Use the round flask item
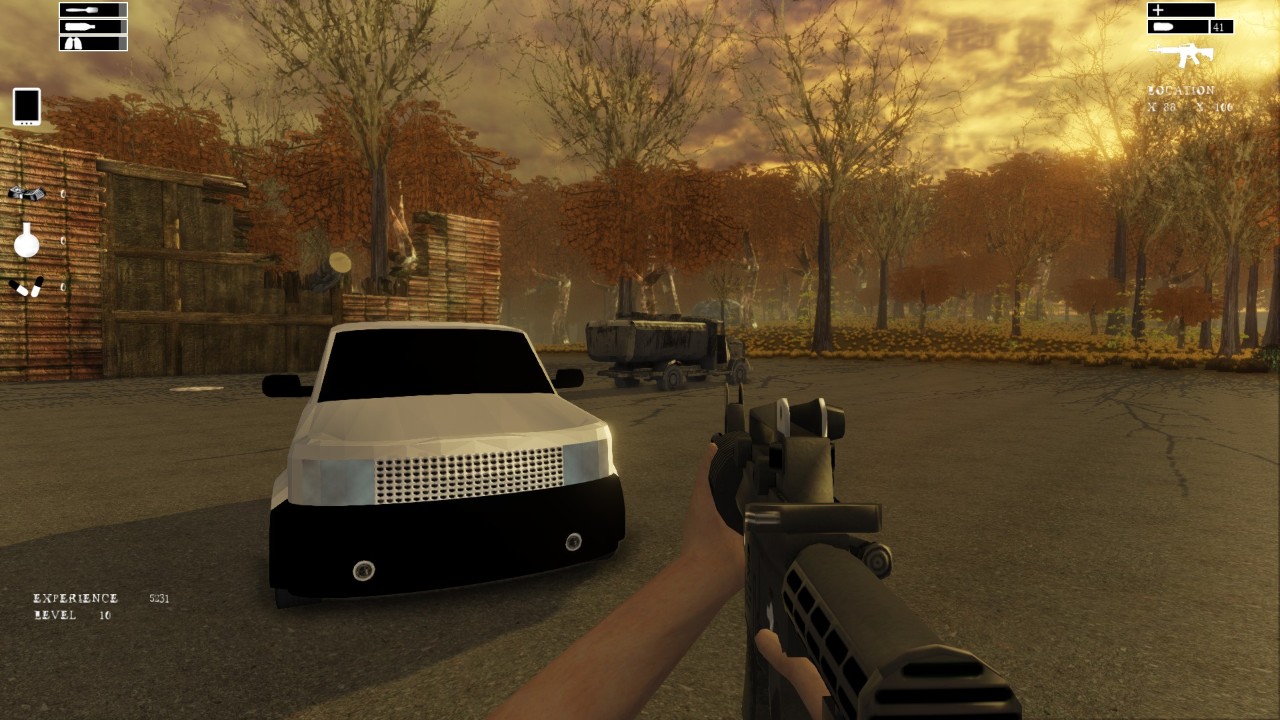Screen dimensions: 1280x720 (x=27, y=240)
